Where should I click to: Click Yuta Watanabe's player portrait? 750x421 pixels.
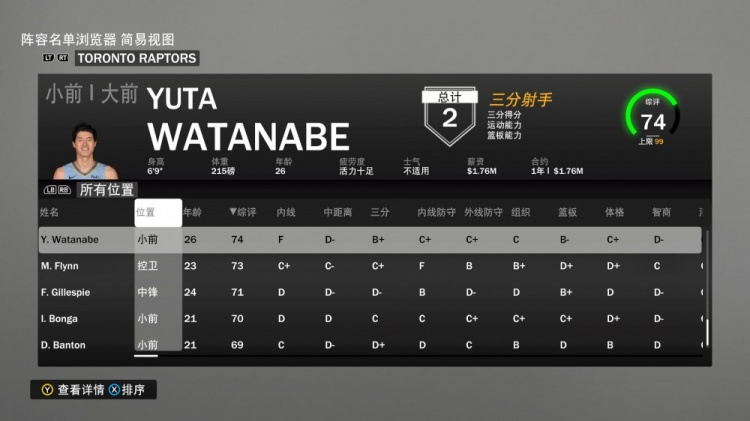coord(81,151)
